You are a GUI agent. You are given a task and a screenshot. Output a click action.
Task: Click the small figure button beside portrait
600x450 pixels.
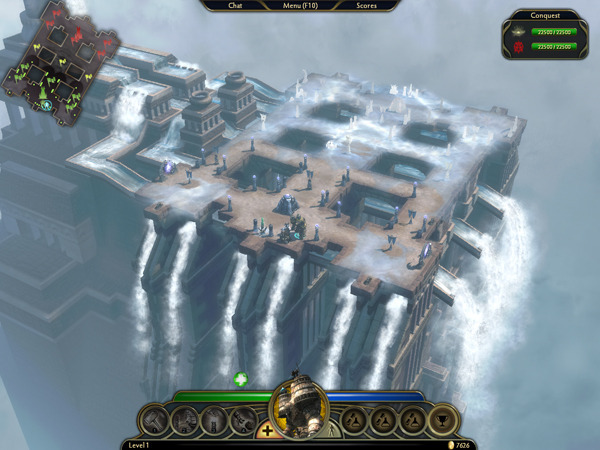333,431
